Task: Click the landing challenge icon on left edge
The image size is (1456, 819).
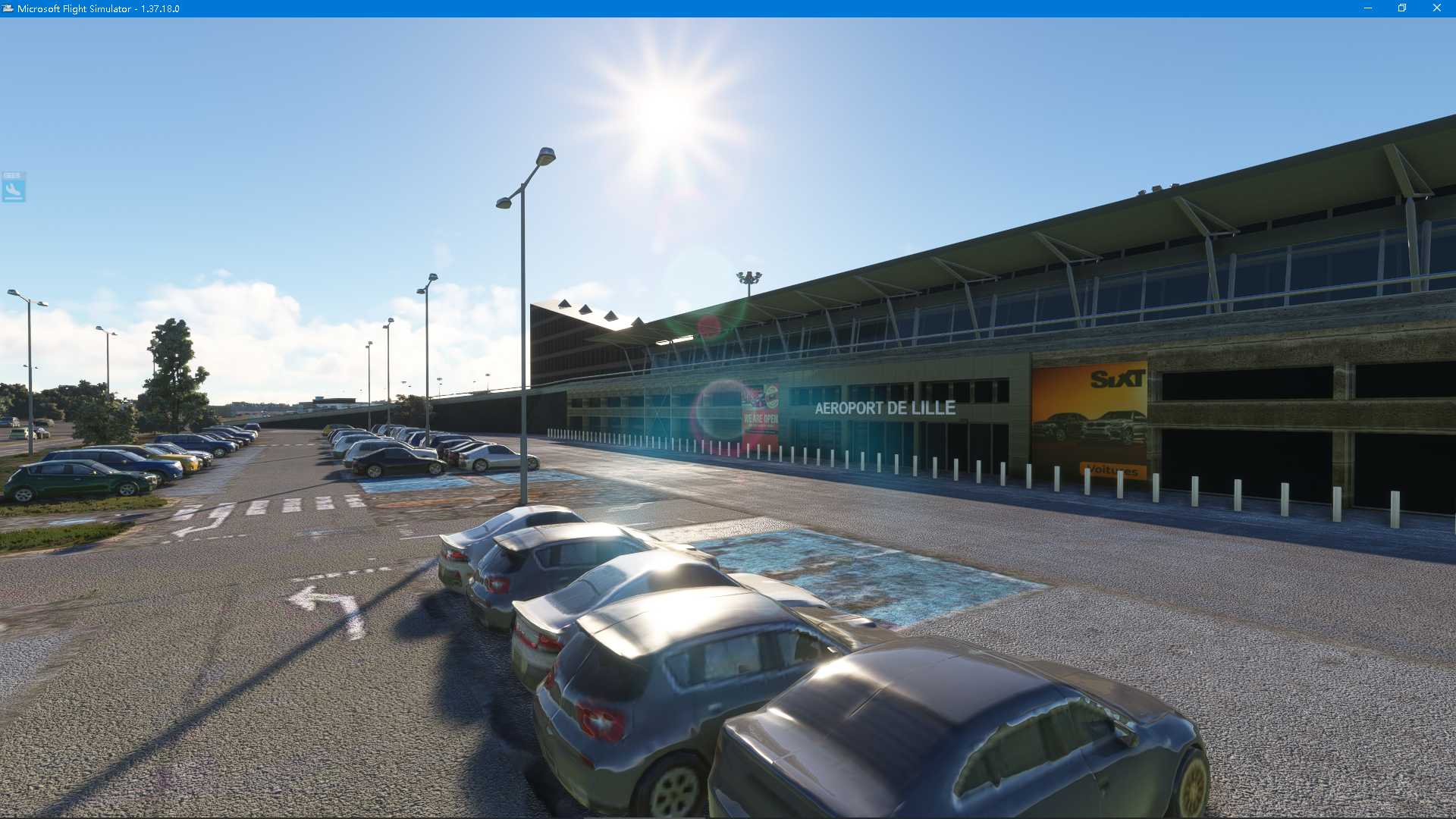Action: tap(12, 188)
